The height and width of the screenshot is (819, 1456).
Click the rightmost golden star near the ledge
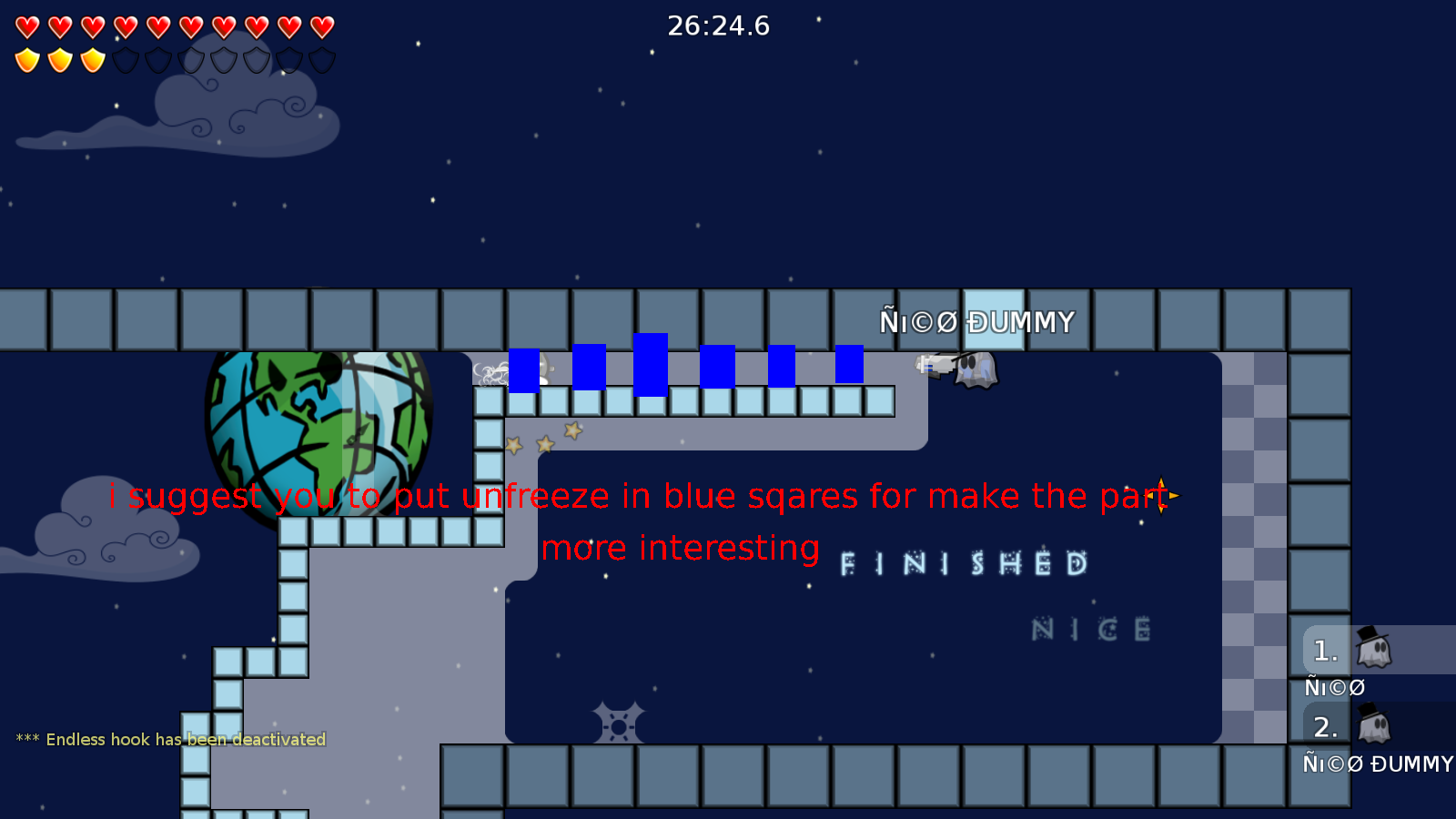click(x=573, y=430)
